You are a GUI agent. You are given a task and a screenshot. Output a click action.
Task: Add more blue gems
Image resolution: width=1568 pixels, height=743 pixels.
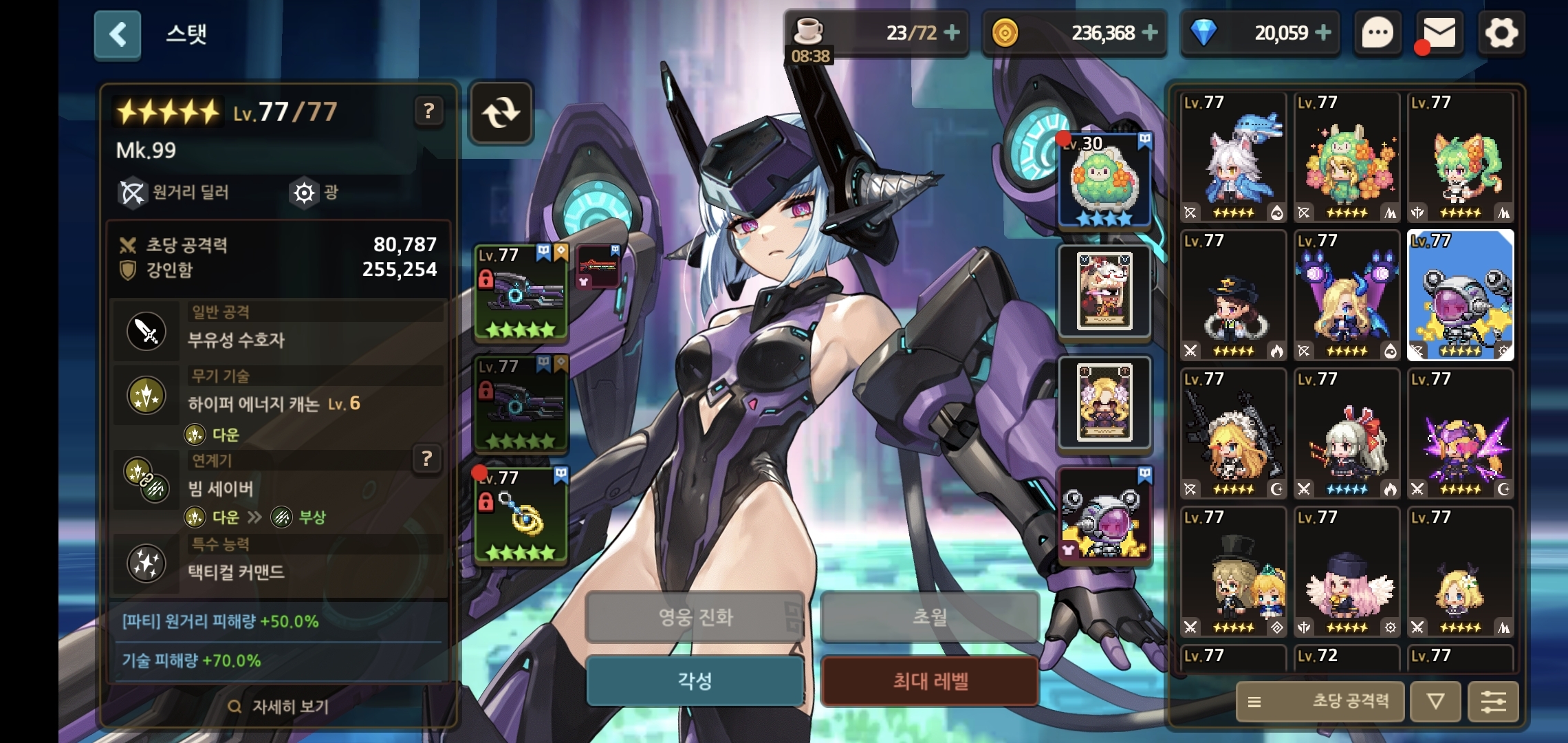click(x=1322, y=32)
